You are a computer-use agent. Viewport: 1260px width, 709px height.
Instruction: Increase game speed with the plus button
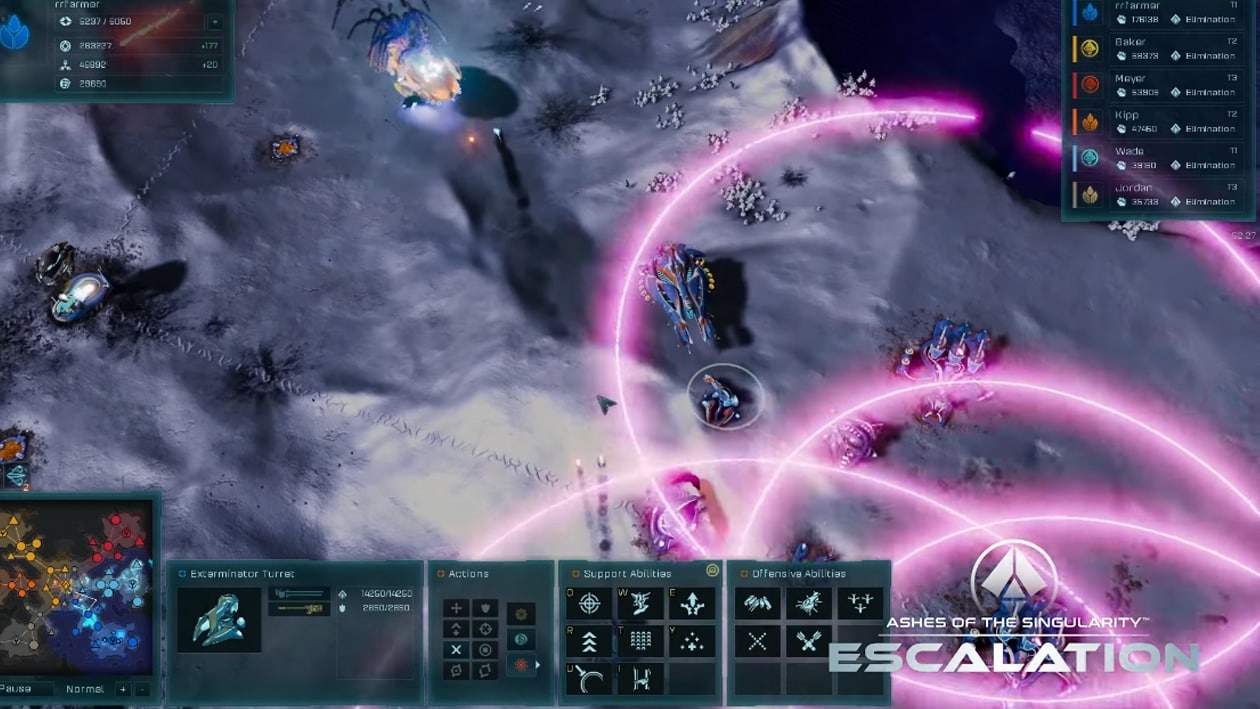click(123, 689)
